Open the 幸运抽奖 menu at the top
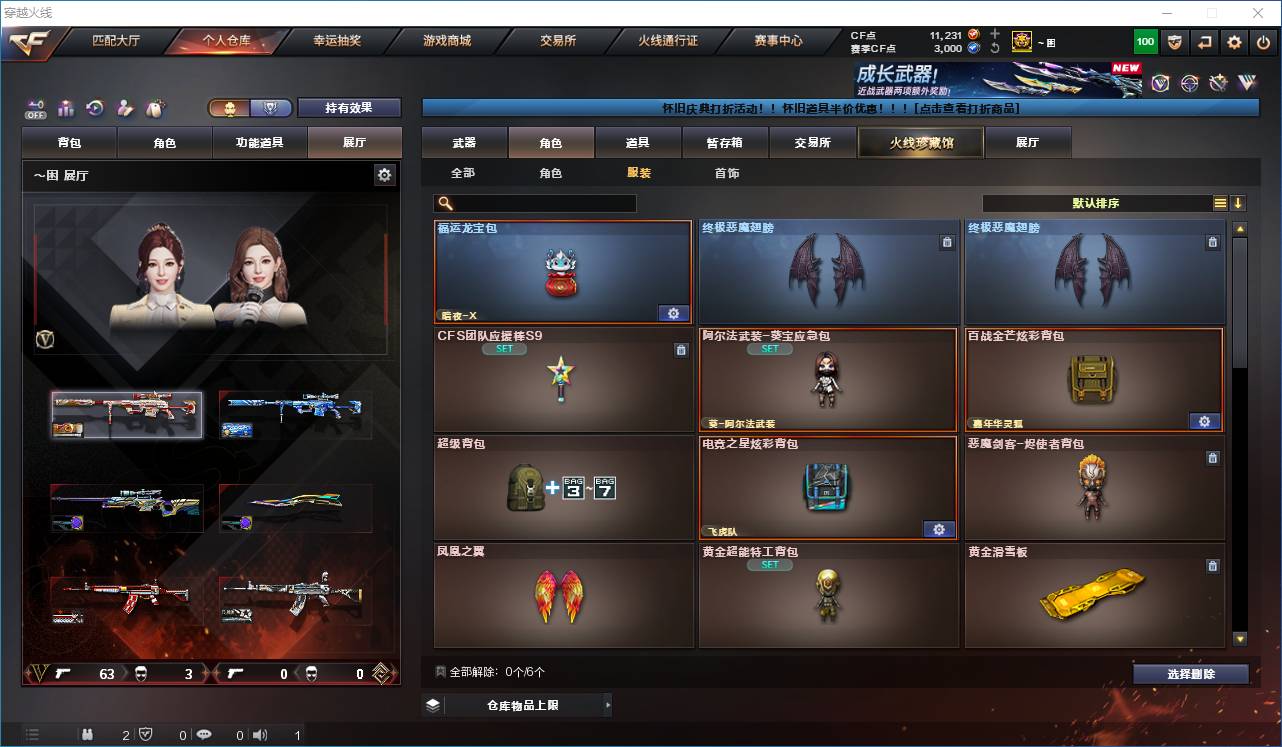This screenshot has width=1282, height=747. 337,41
